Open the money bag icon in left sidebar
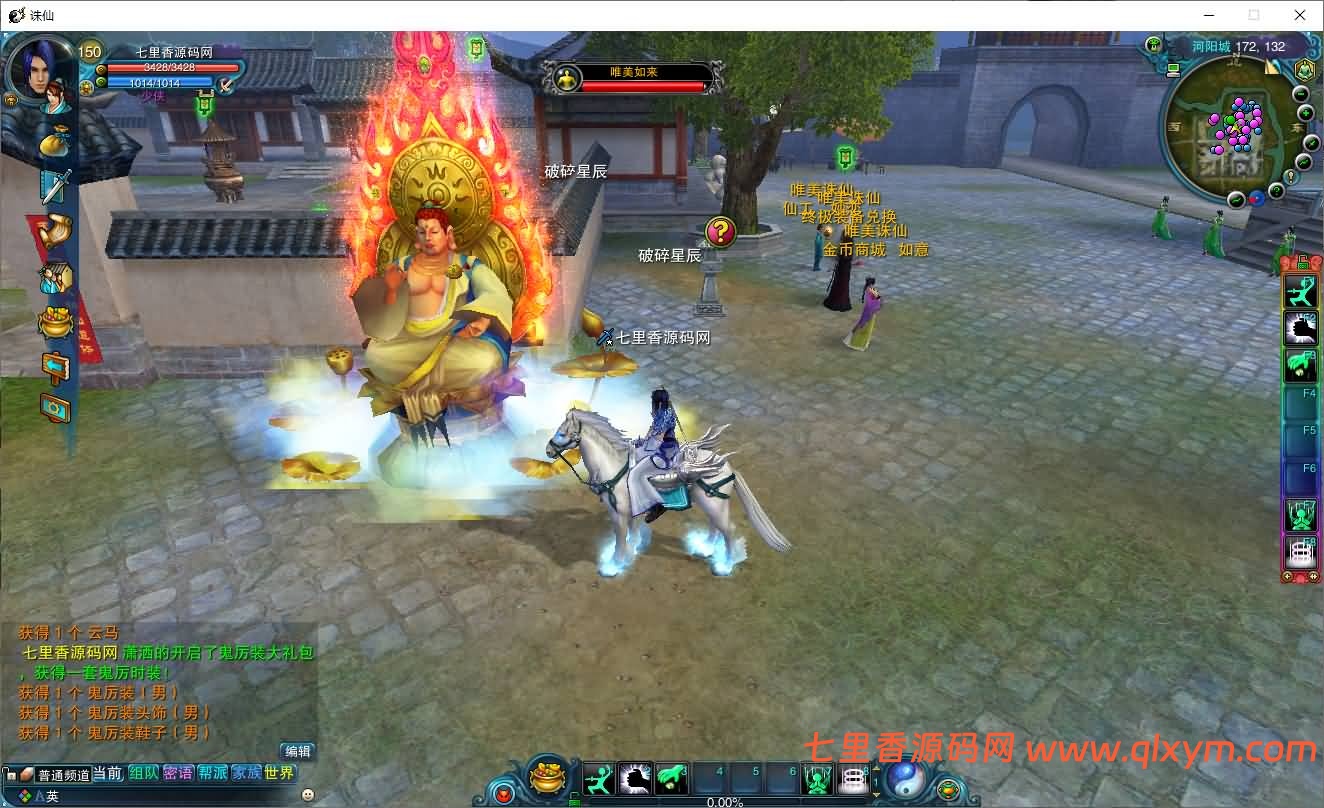Screen dimensions: 1324x808 pos(55,140)
